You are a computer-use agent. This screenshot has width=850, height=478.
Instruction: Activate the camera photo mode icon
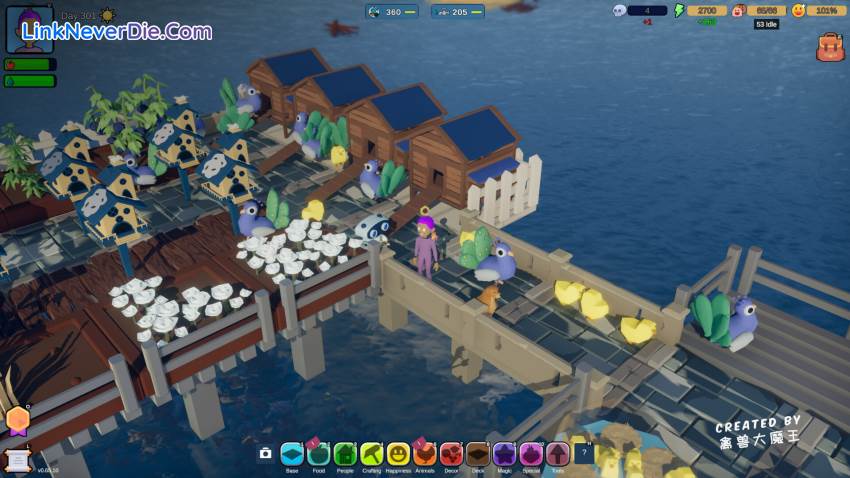click(x=265, y=454)
